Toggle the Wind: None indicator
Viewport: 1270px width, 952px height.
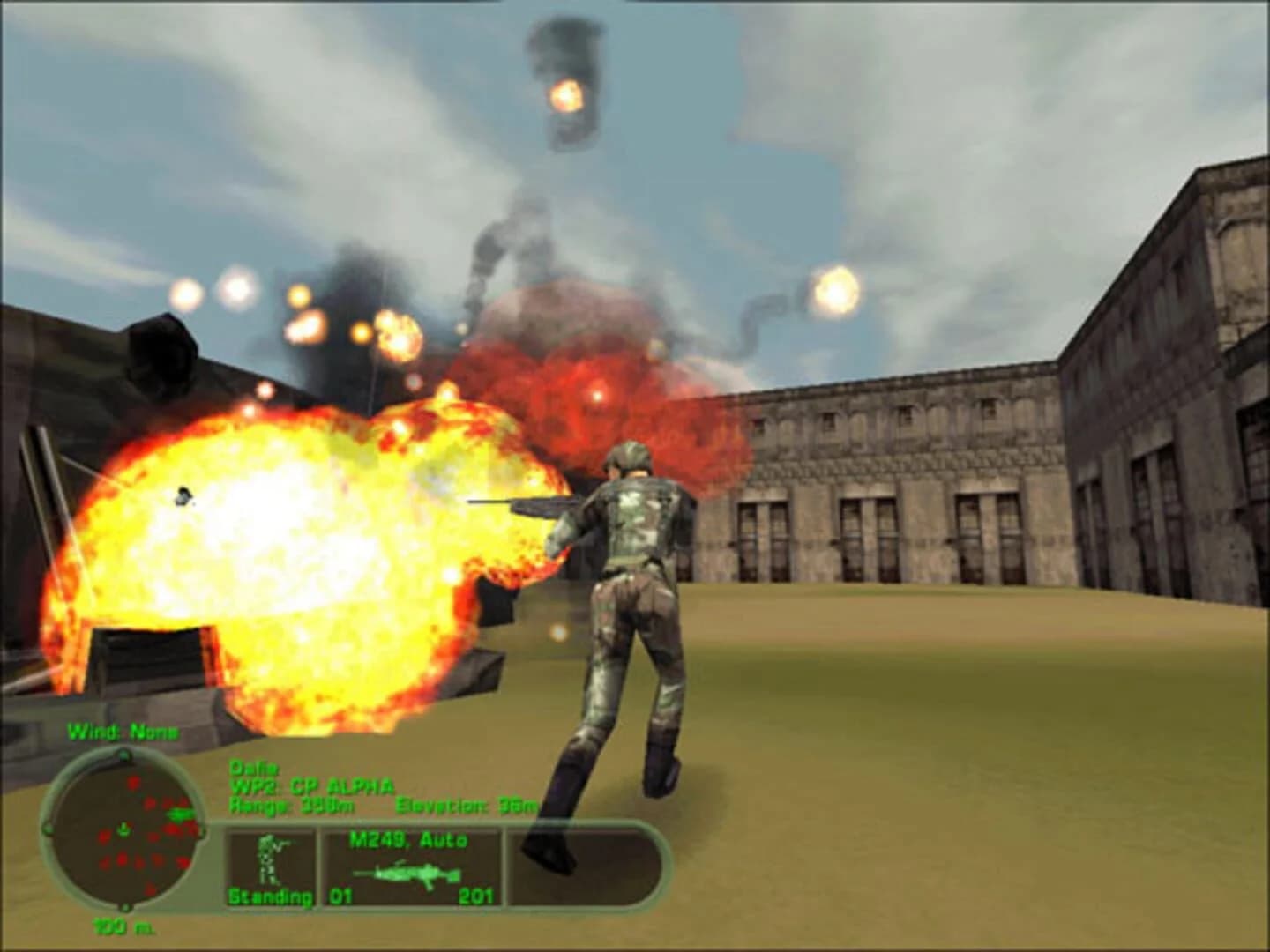coord(123,731)
